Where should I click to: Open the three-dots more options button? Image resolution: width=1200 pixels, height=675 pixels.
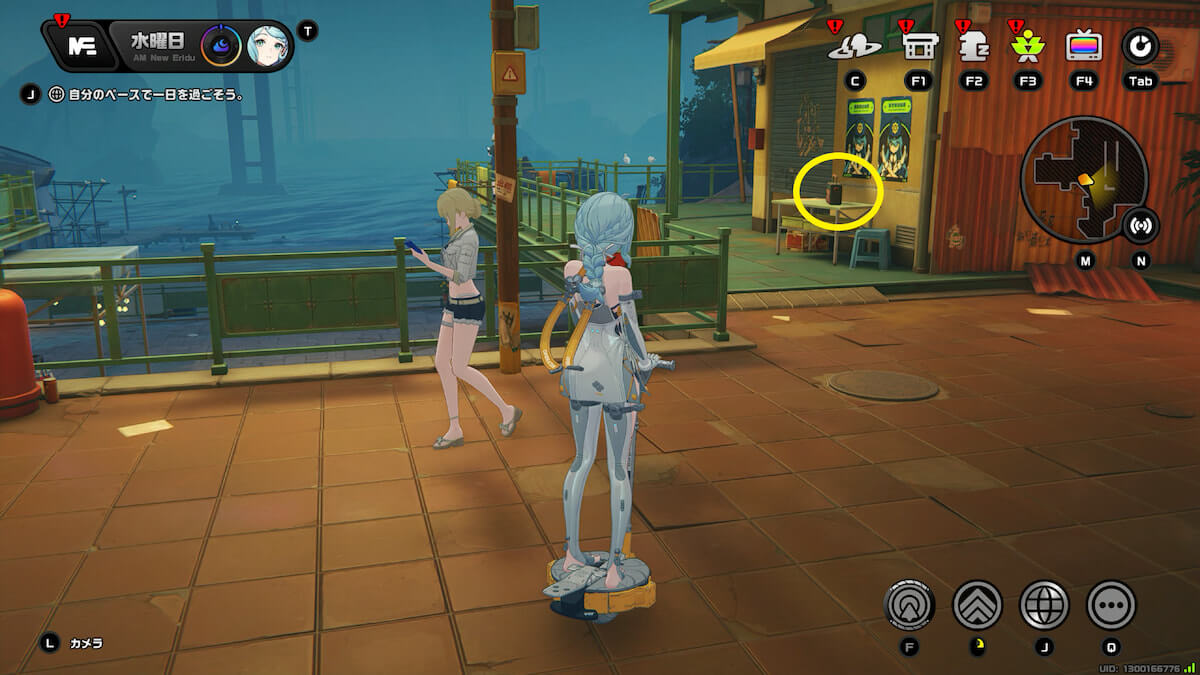[1111, 604]
